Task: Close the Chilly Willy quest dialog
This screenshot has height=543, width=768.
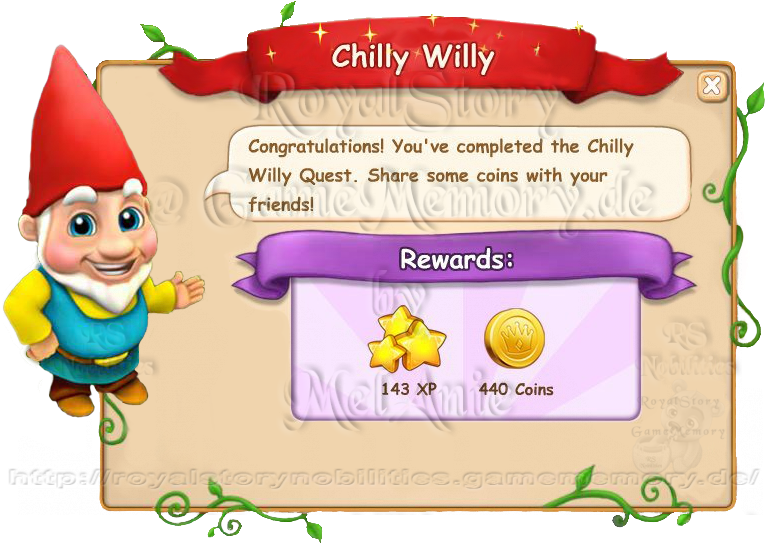Action: [712, 86]
